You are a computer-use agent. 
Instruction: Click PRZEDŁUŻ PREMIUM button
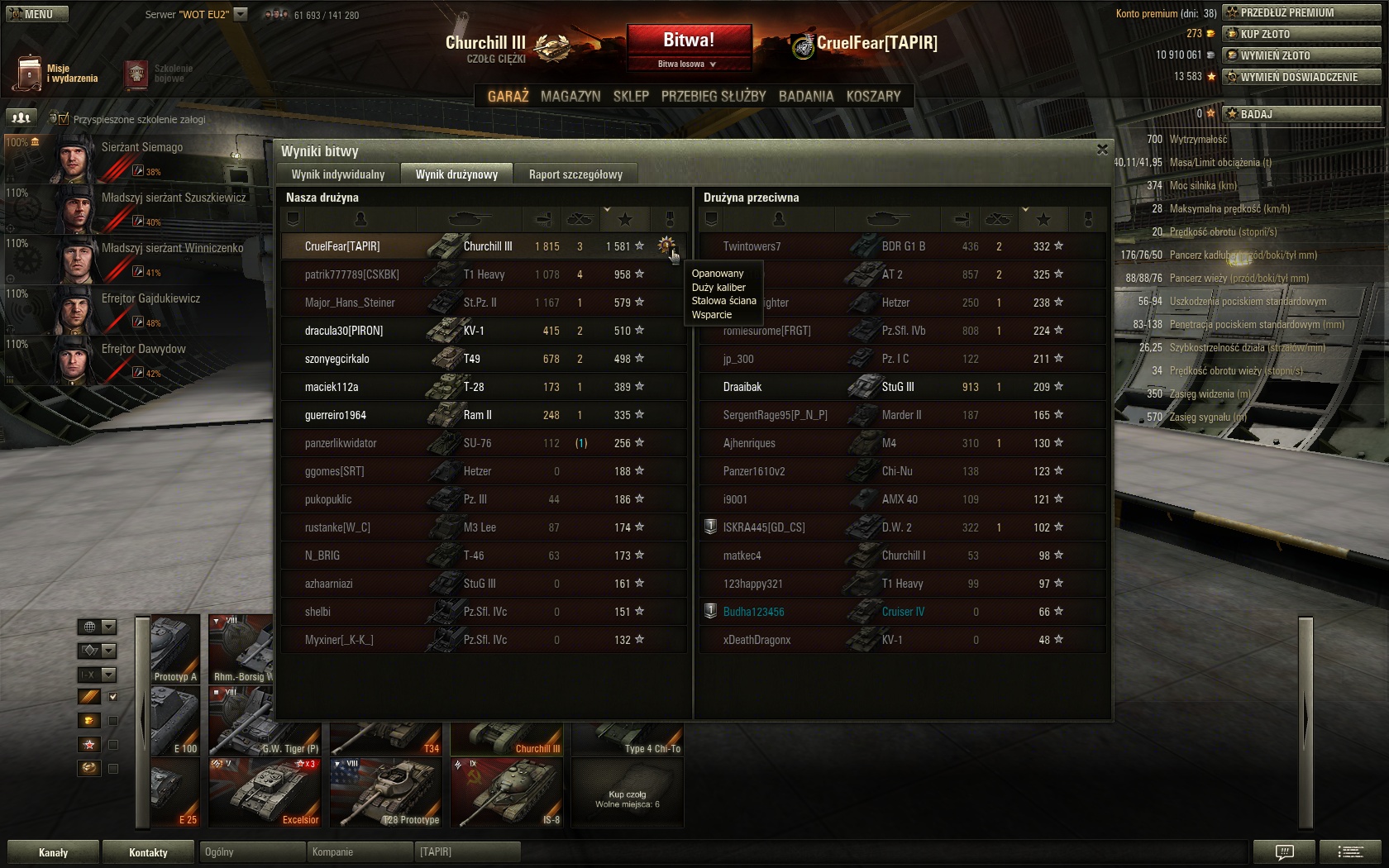pos(1301,12)
